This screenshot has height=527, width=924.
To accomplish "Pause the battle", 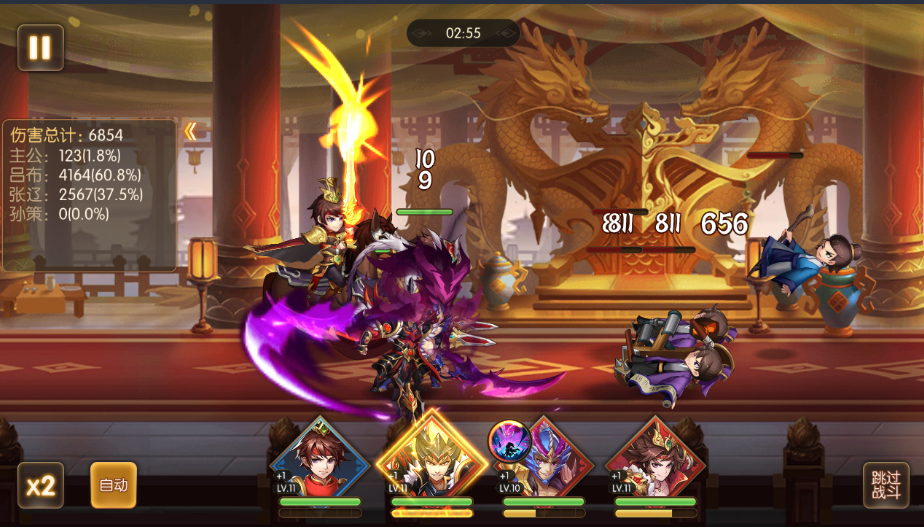I will [40, 47].
